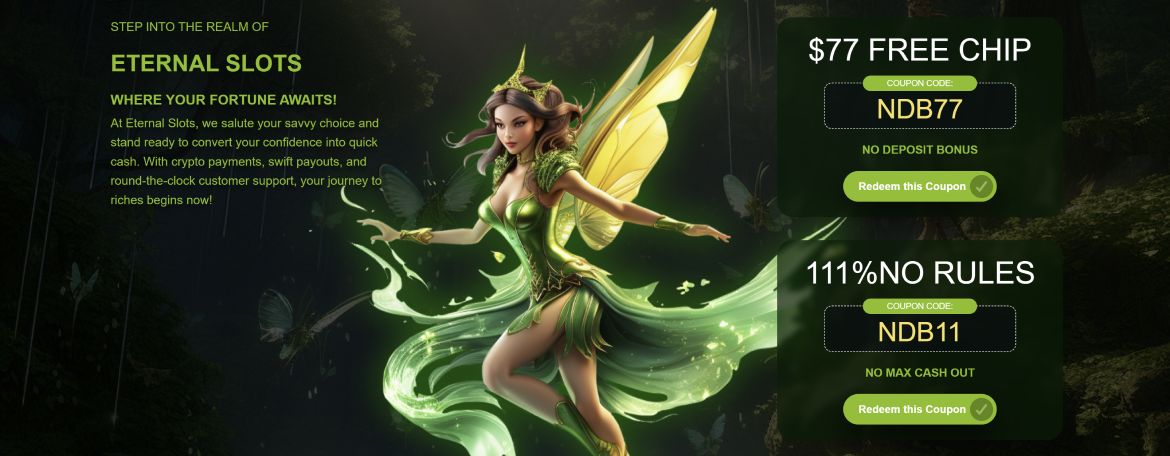Redeem the 111% No Rules coupon
Image resolution: width=1170 pixels, height=456 pixels.
pyautogui.click(x=919, y=409)
